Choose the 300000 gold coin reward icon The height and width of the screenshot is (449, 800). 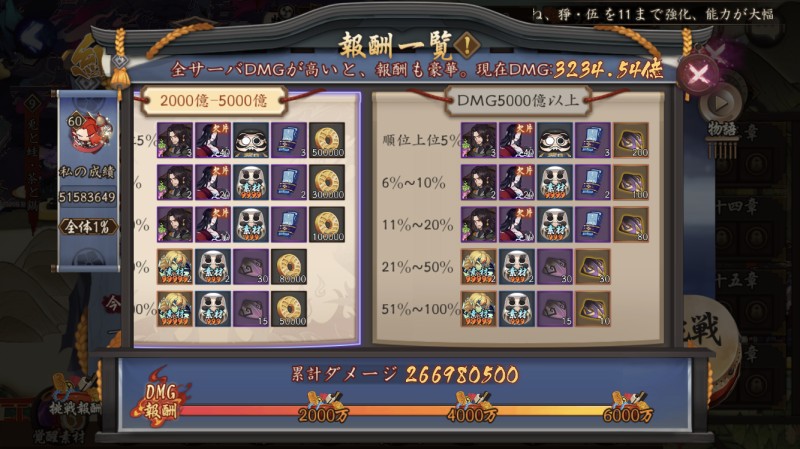(327, 183)
